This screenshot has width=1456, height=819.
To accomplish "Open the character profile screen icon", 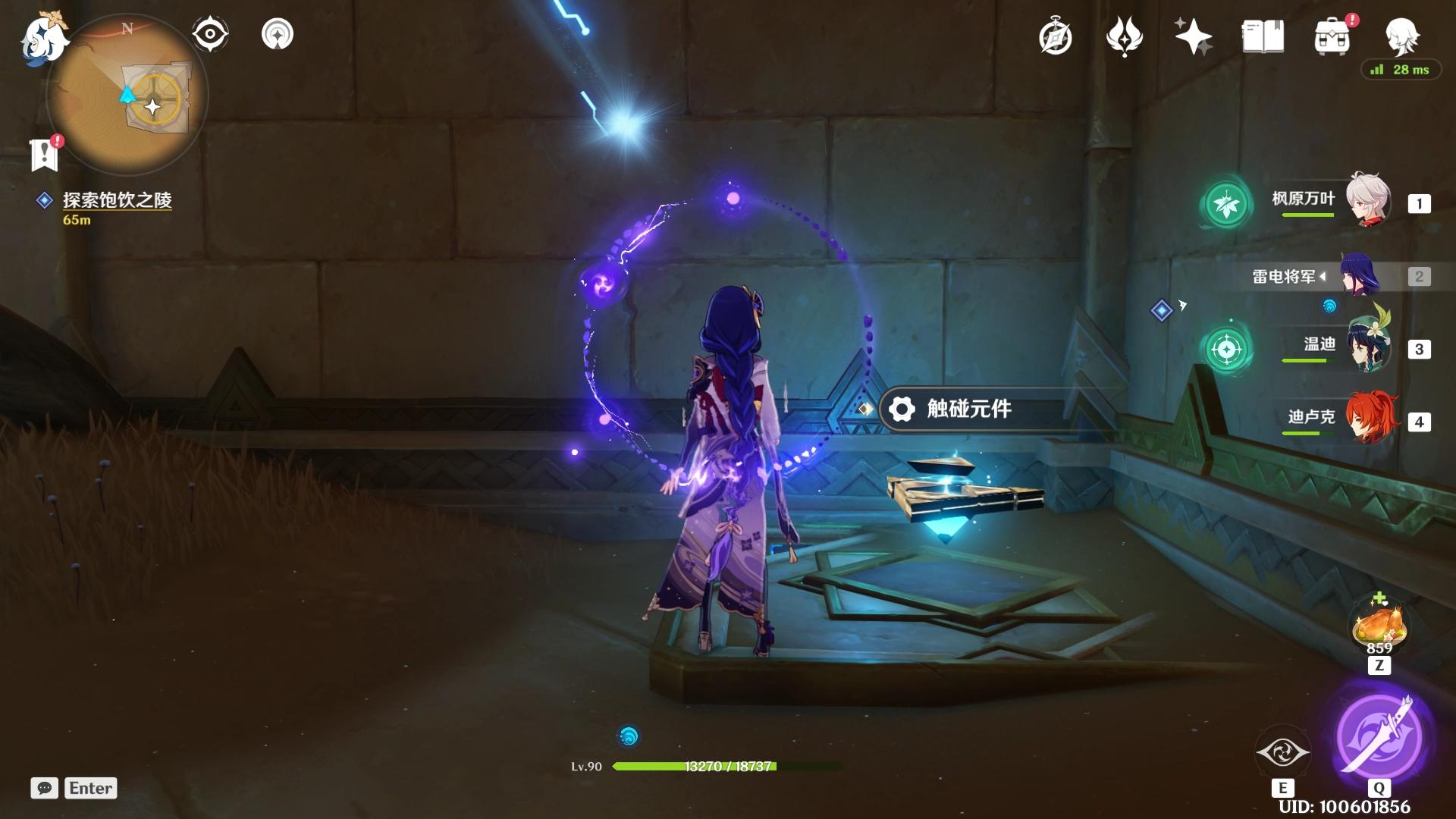I will [x=1401, y=35].
